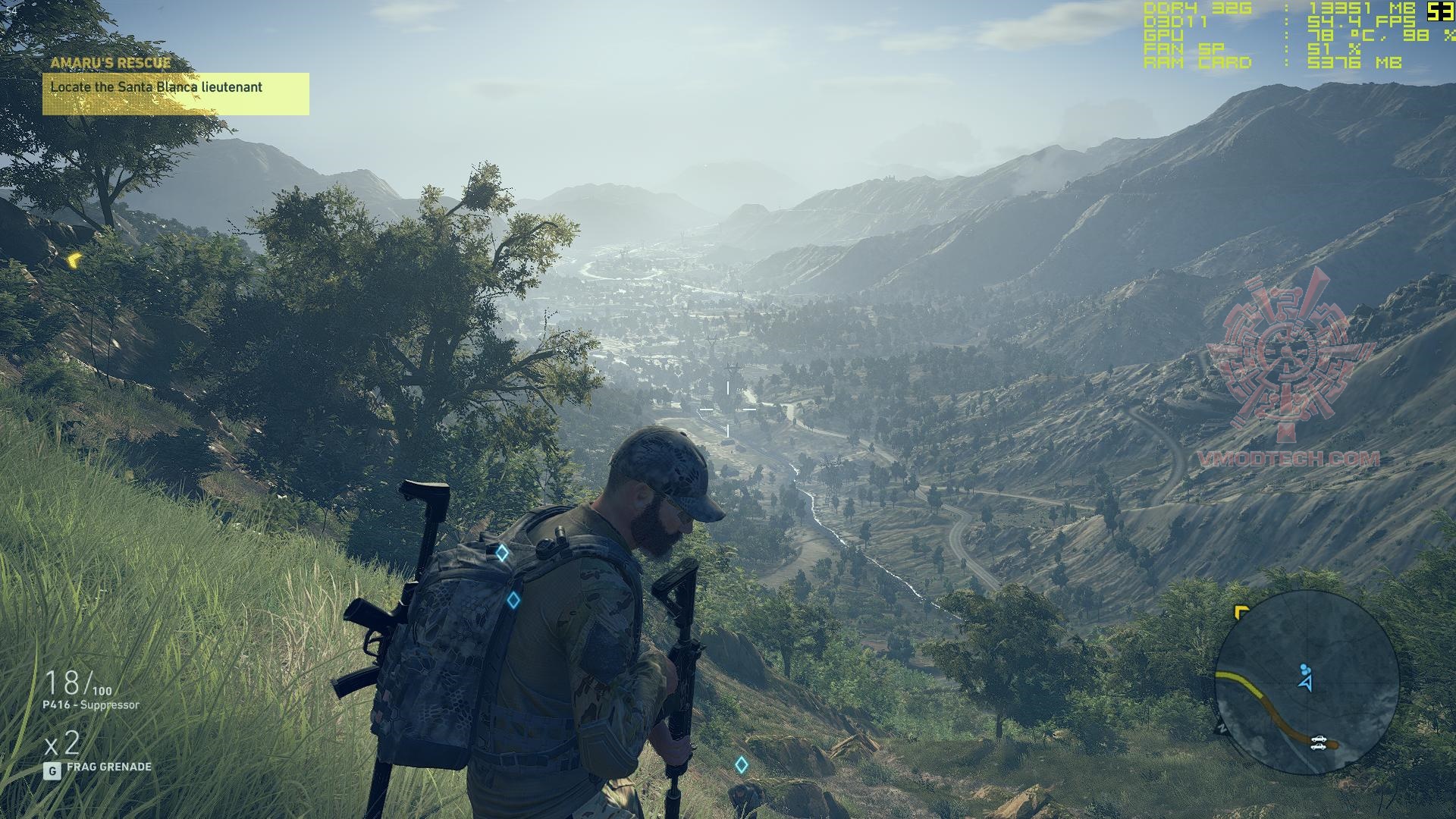The height and width of the screenshot is (819, 1456).
Task: Click the white vehicle icons on the minimap
Action: (1319, 742)
